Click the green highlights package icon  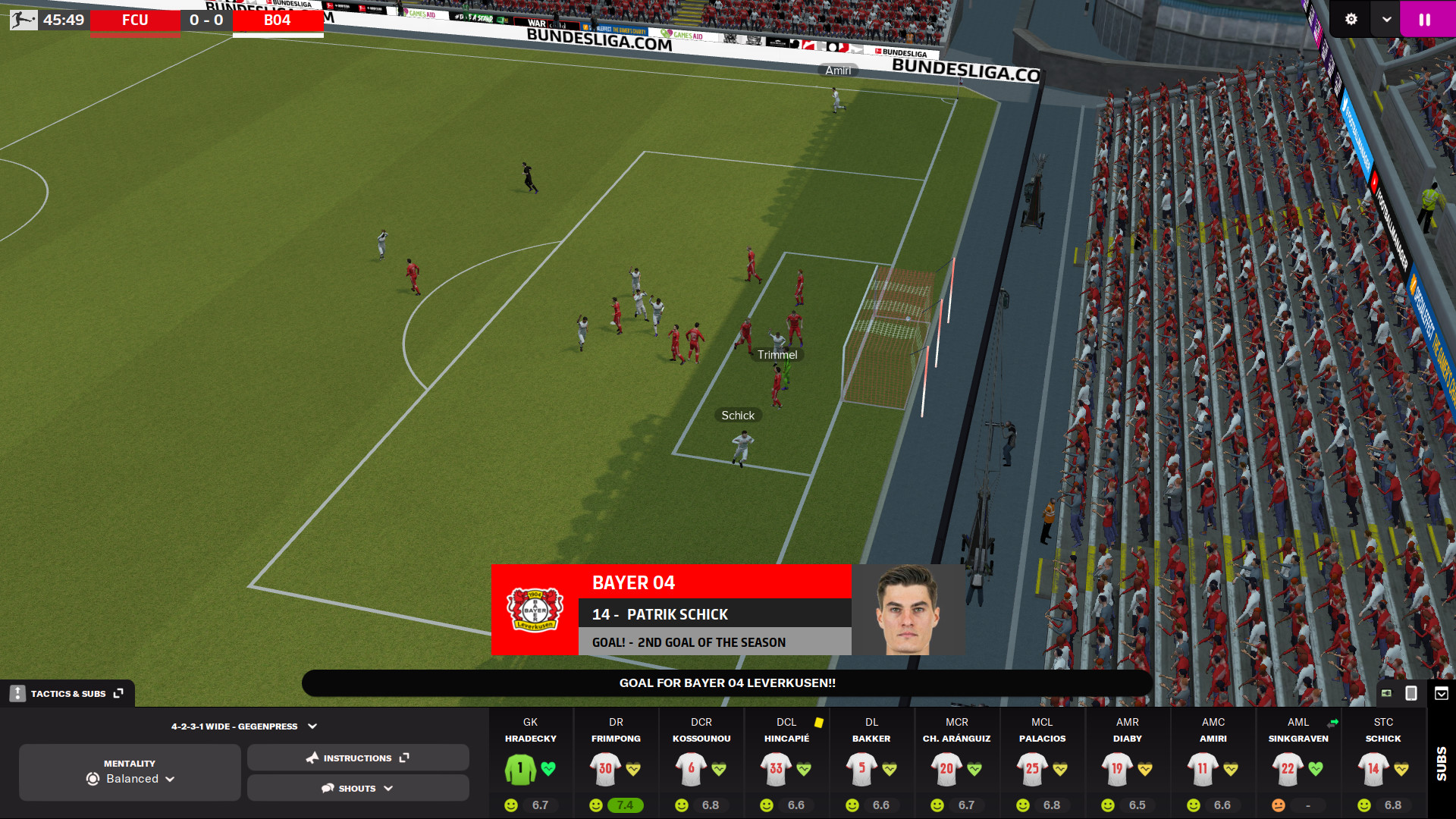pos(1387,692)
